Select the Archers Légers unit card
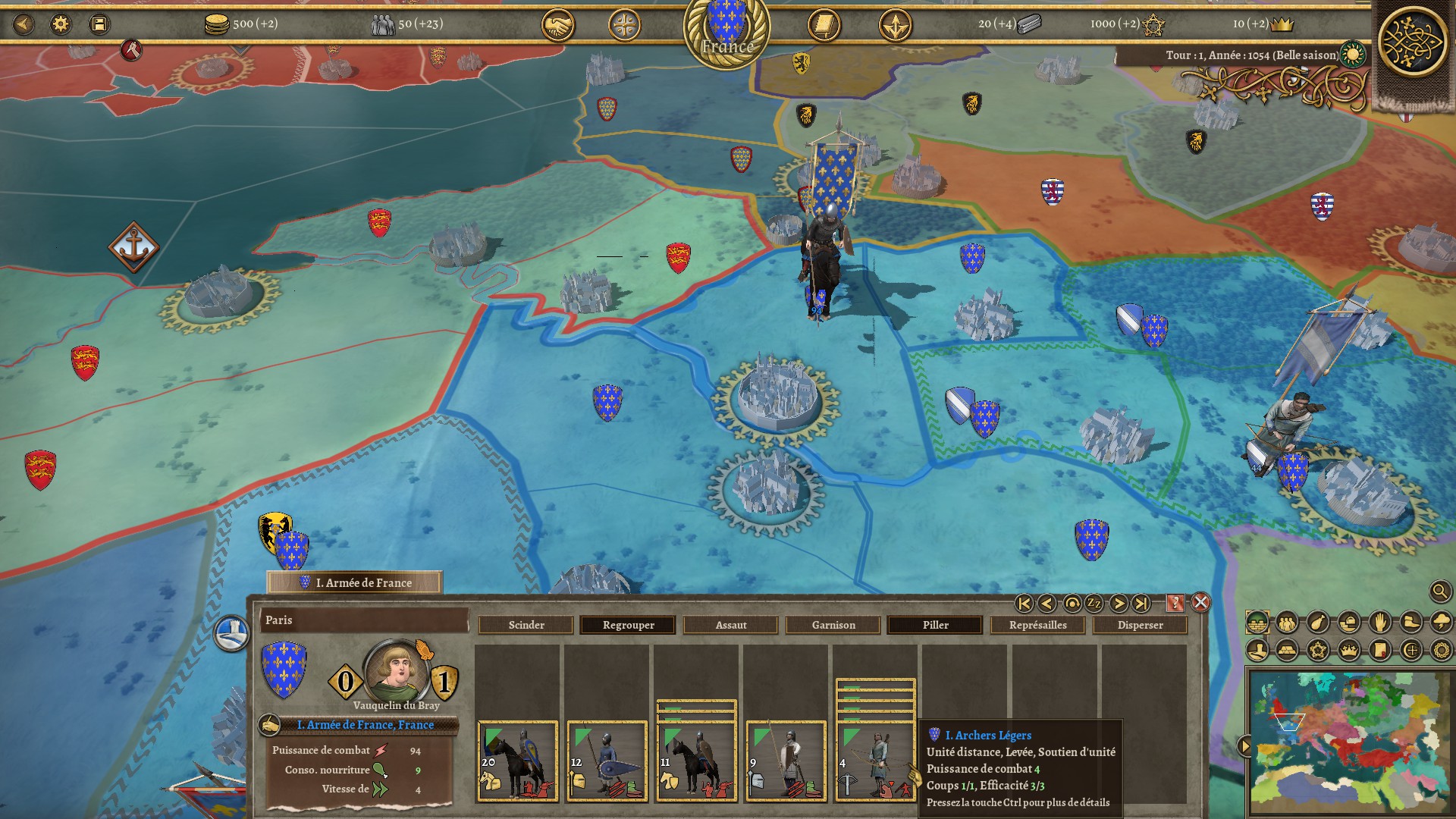The height and width of the screenshot is (819, 1456). [x=875, y=761]
